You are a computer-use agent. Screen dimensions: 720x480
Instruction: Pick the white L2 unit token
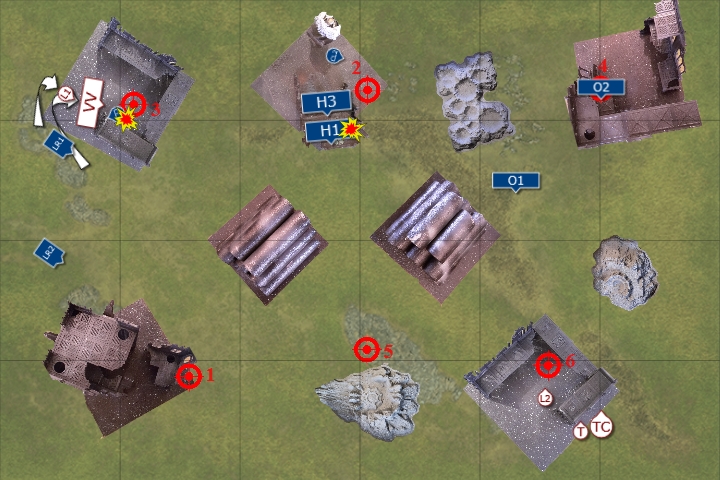[x=545, y=398]
